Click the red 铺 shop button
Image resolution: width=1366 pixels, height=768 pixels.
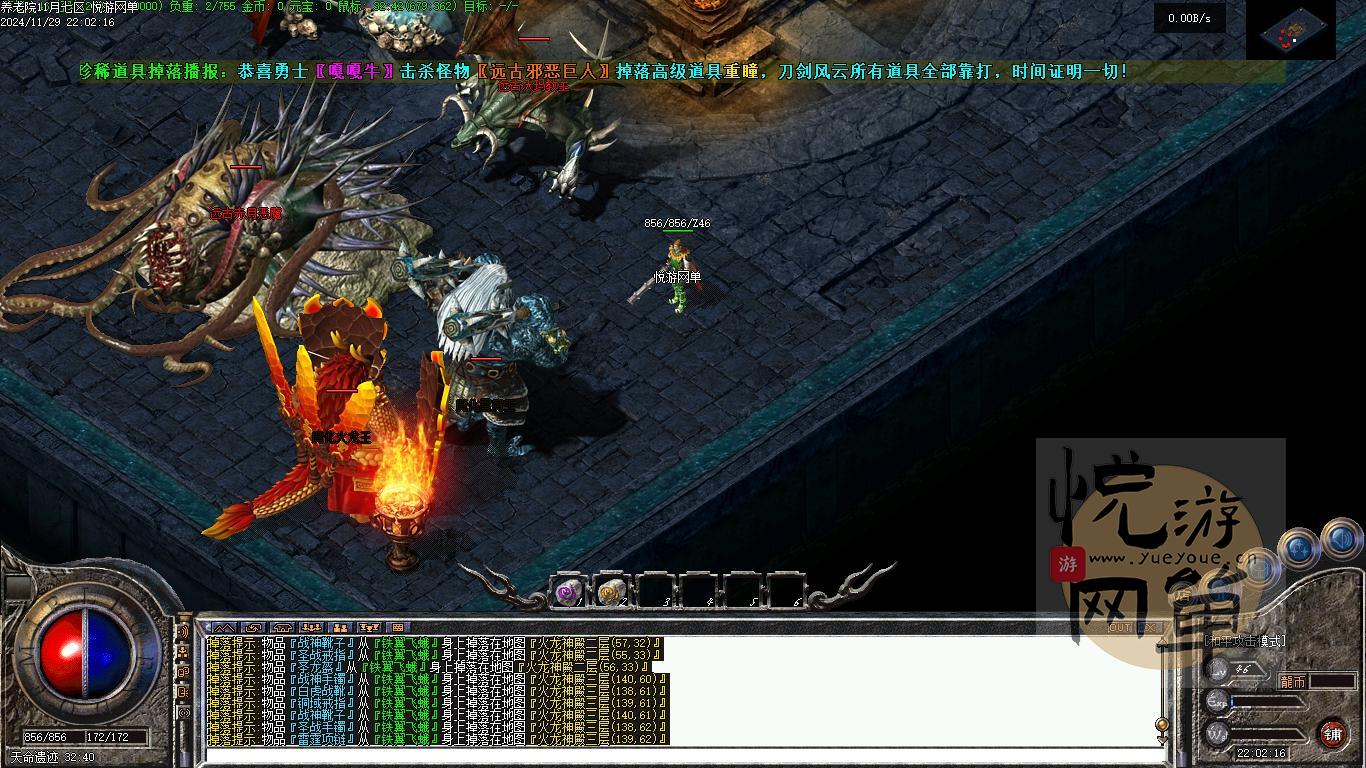click(x=1332, y=734)
